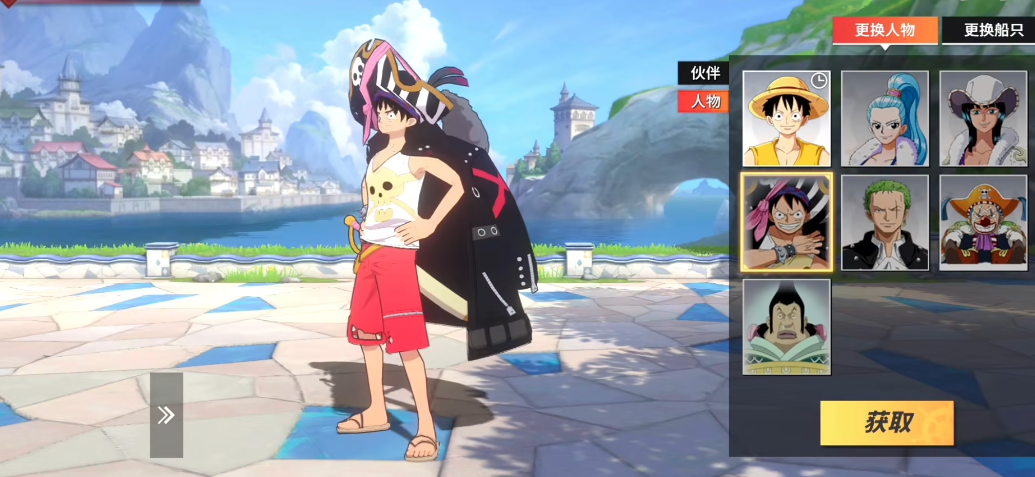
Task: Select Nico Robin in cowboy hat
Action: [982, 119]
